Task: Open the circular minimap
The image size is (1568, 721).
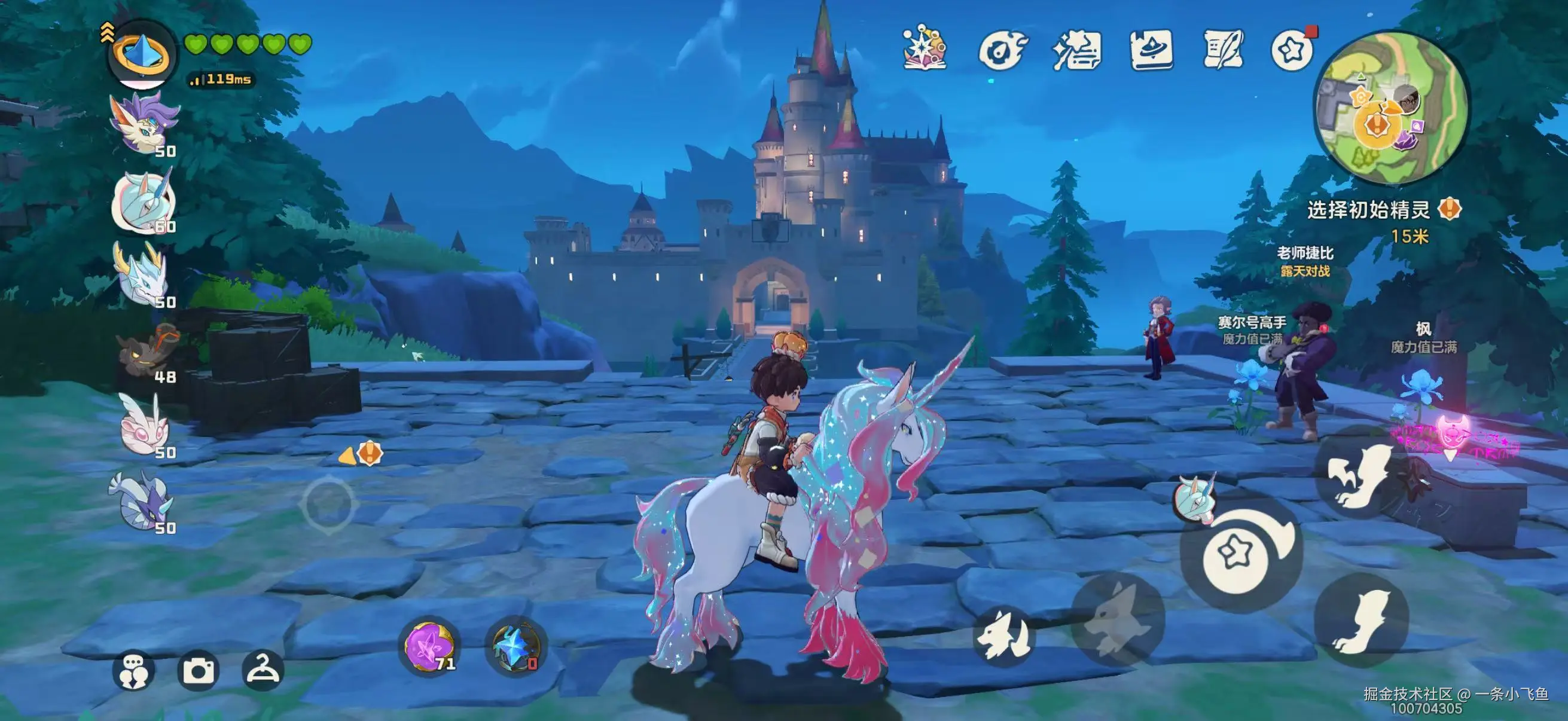Action: coord(1392,109)
